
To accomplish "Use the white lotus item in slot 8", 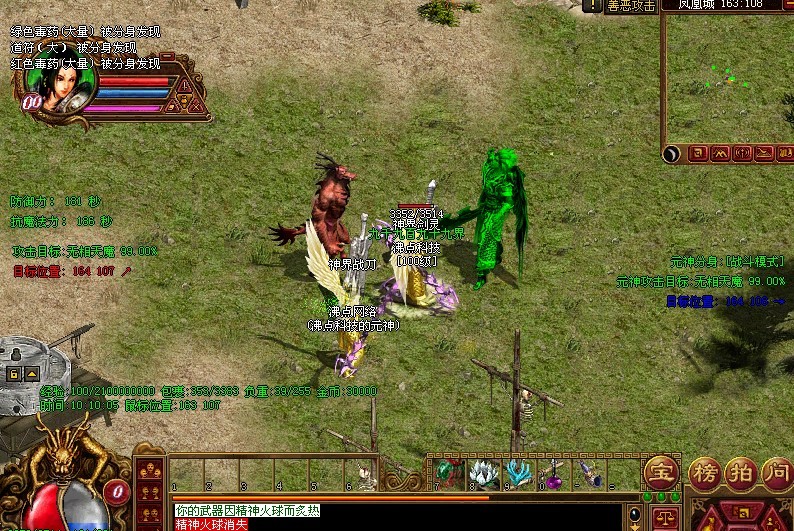I will pos(484,473).
